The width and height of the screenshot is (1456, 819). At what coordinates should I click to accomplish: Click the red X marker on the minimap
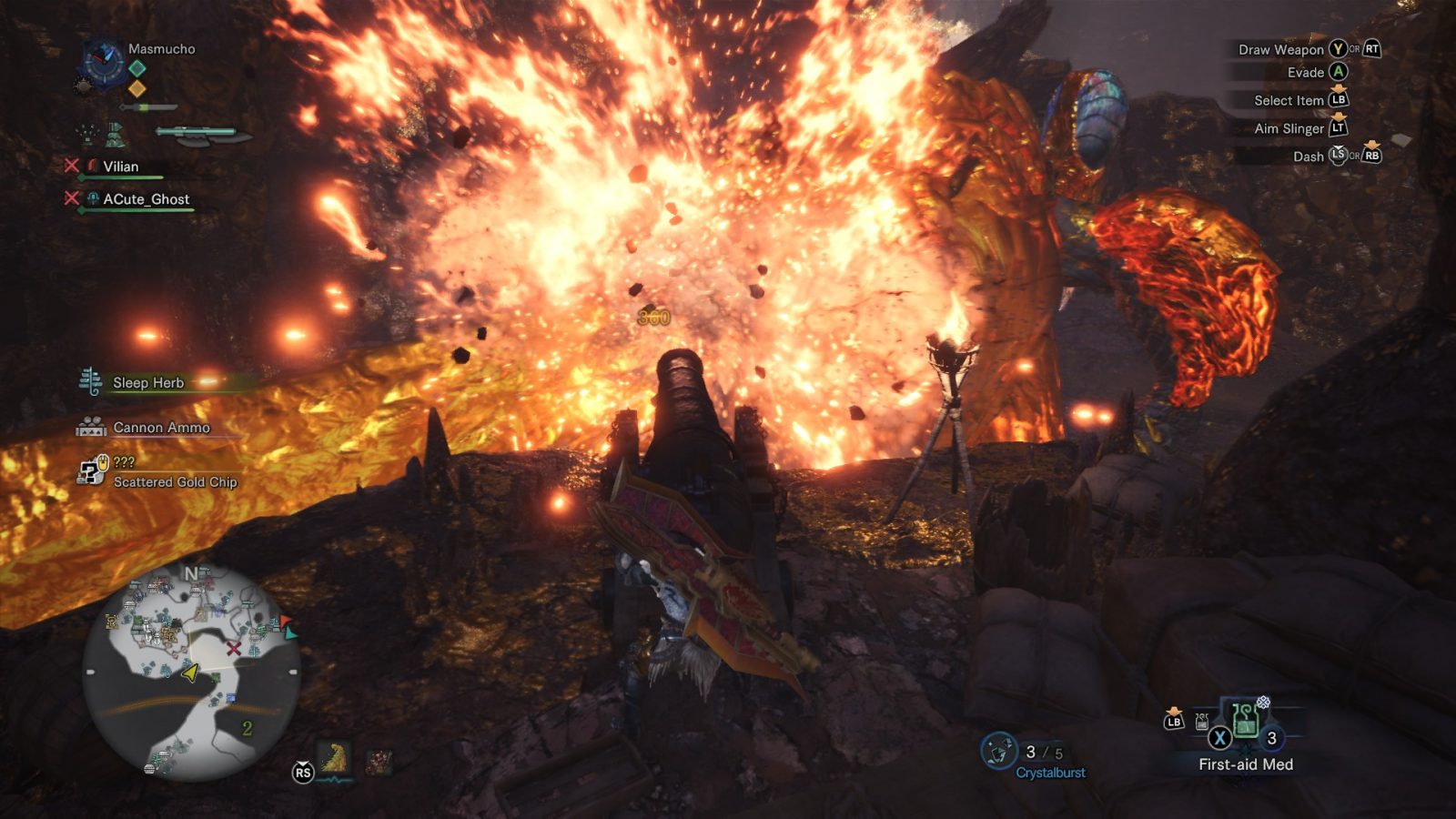(234, 650)
